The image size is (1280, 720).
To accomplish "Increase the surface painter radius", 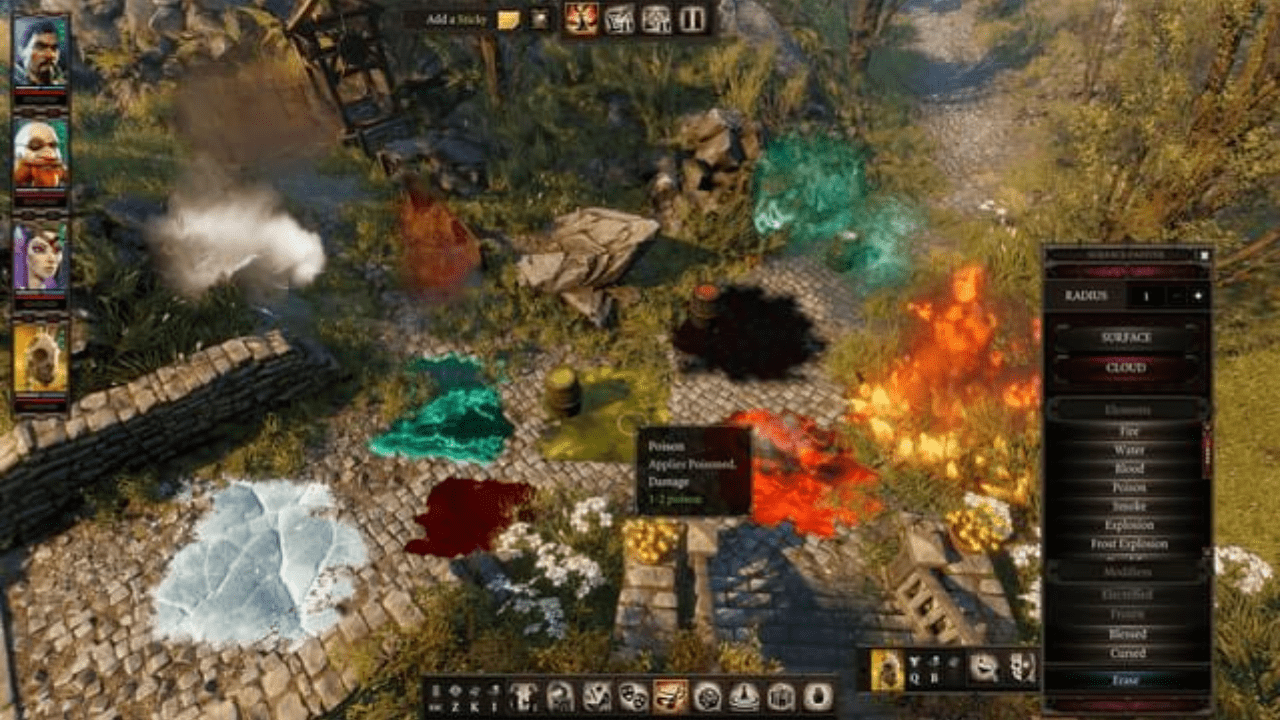I will pos(1197,296).
